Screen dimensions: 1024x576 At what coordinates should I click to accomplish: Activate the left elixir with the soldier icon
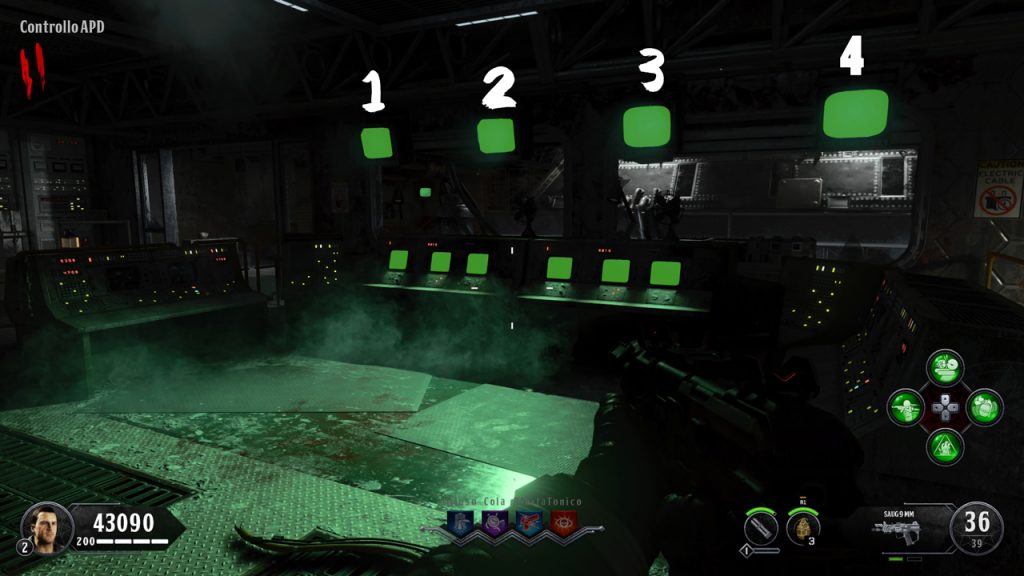pyautogui.click(x=906, y=407)
